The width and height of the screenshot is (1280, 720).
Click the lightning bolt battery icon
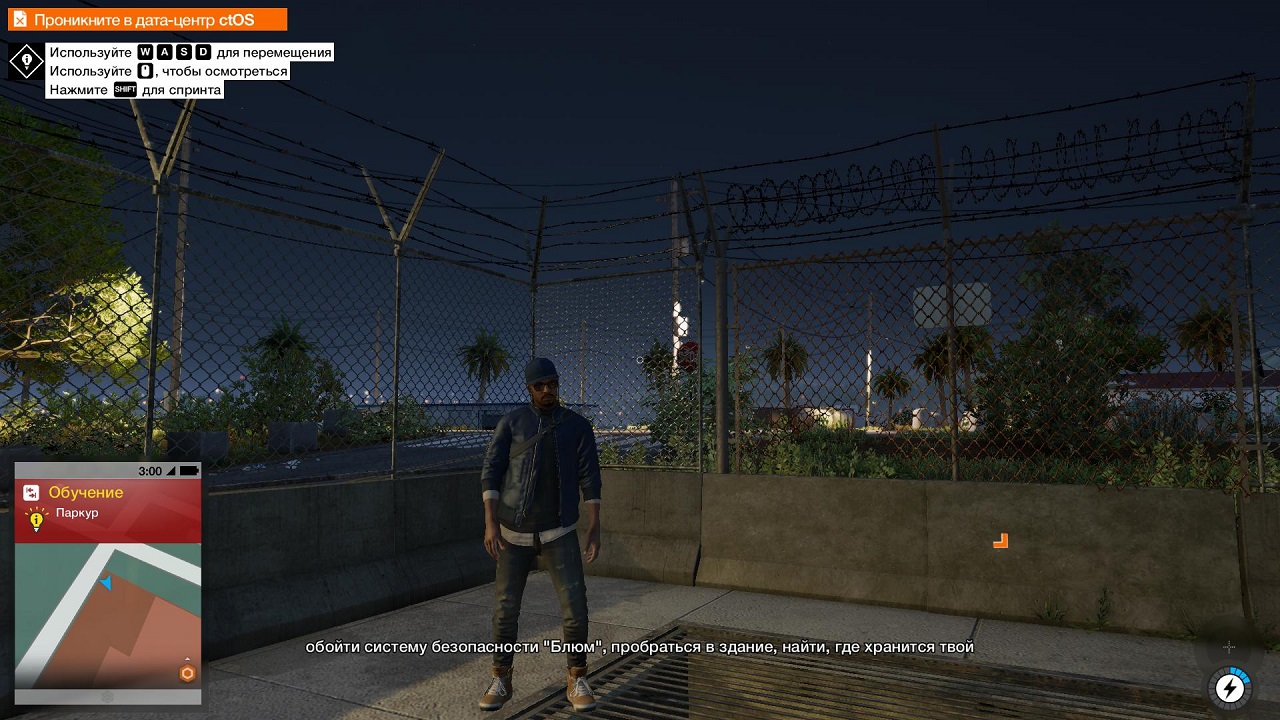pyautogui.click(x=1230, y=688)
